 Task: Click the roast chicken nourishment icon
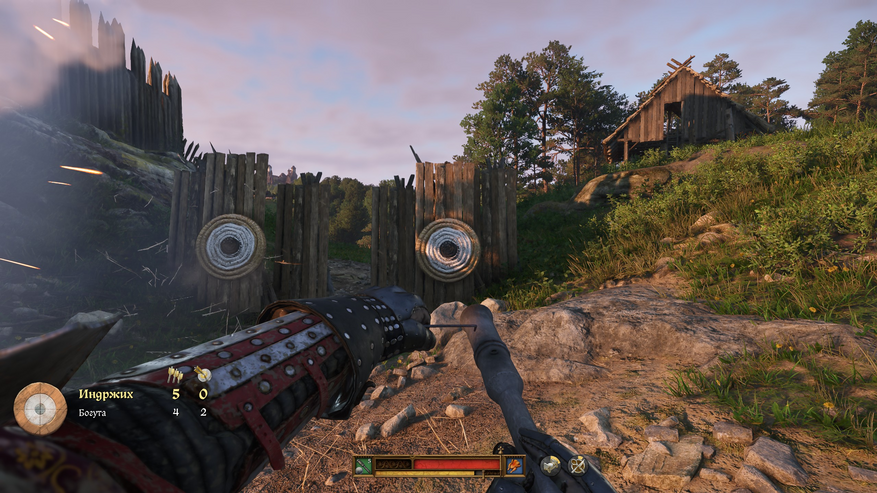[x=514, y=464]
